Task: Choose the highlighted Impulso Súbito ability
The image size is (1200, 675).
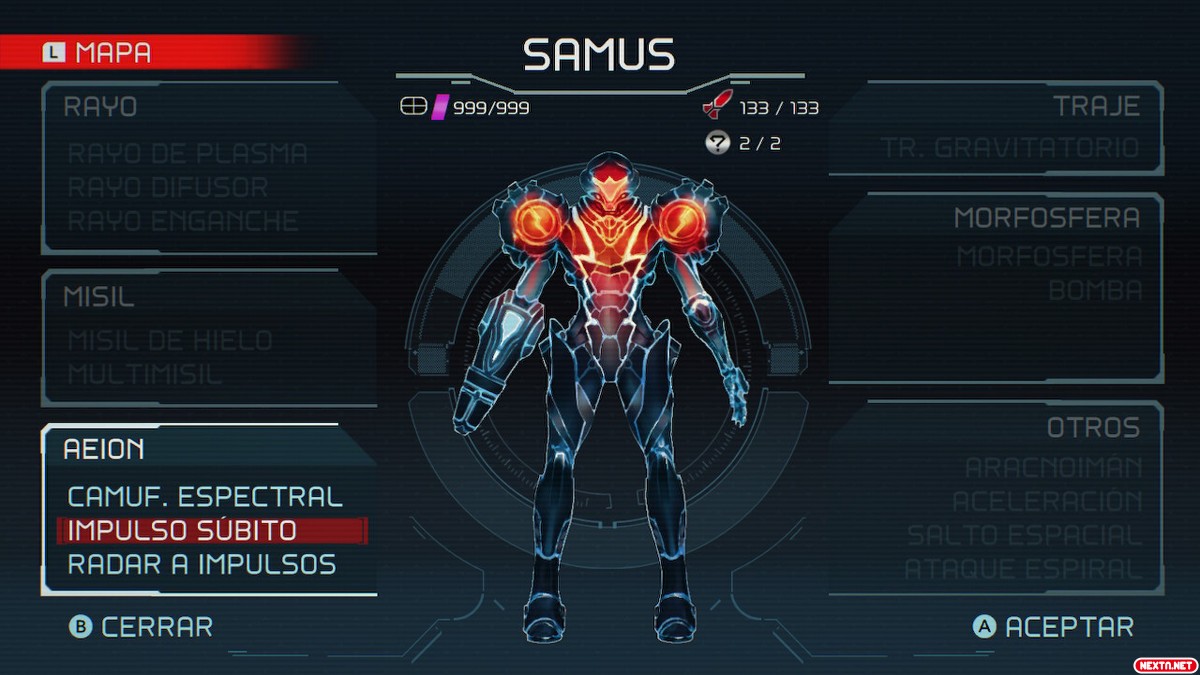Action: coord(182,531)
